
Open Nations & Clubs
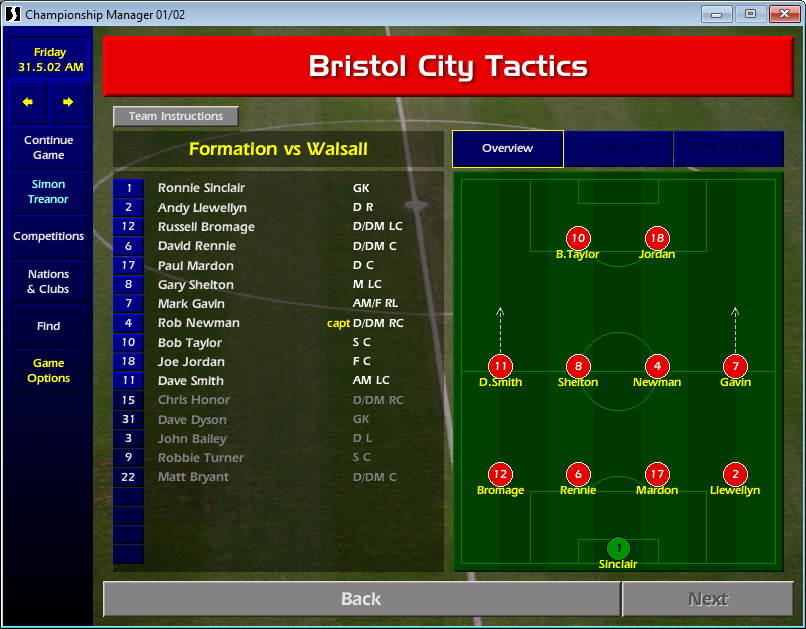(49, 282)
